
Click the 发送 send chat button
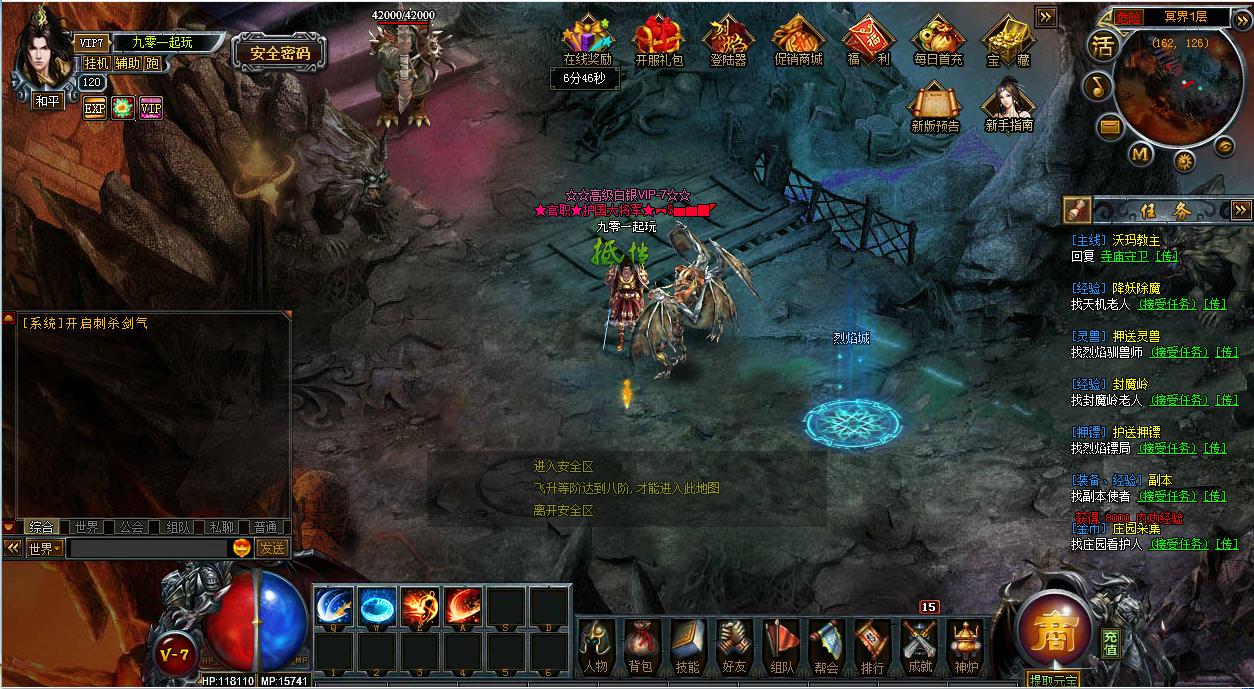click(x=271, y=548)
